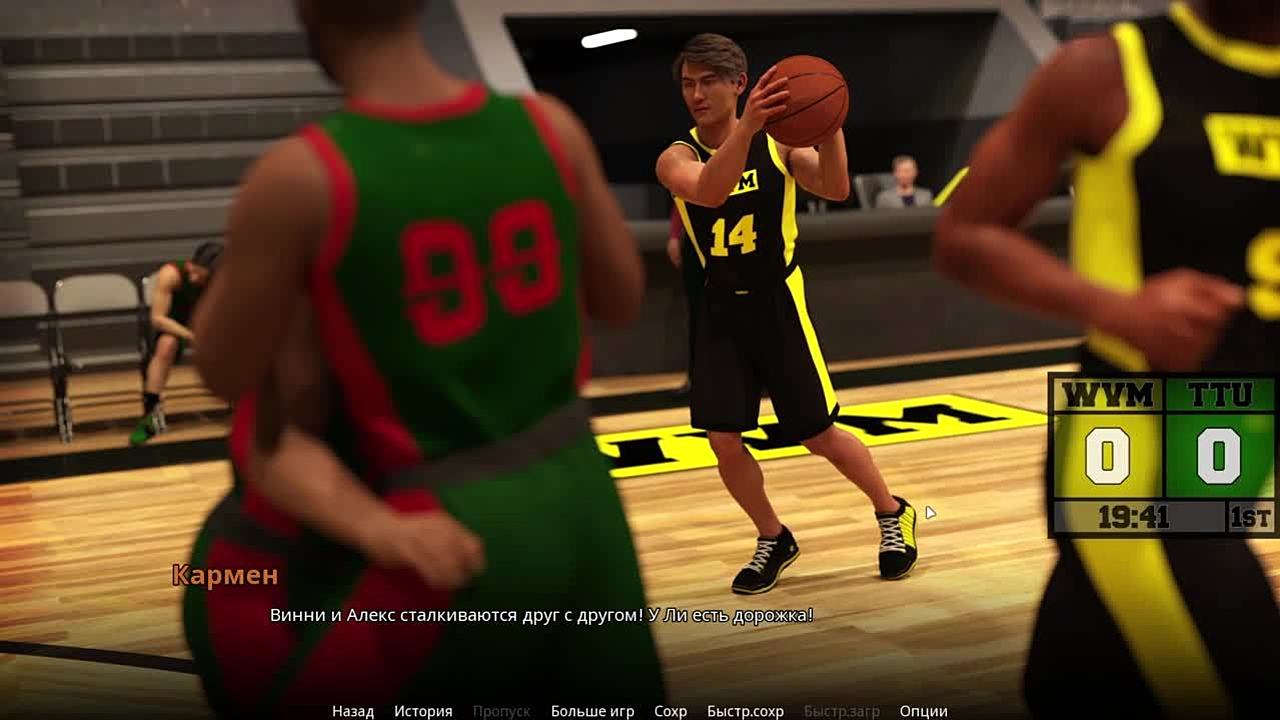1280x720 pixels.
Task: Open the Больше игр link
Action: [592, 711]
